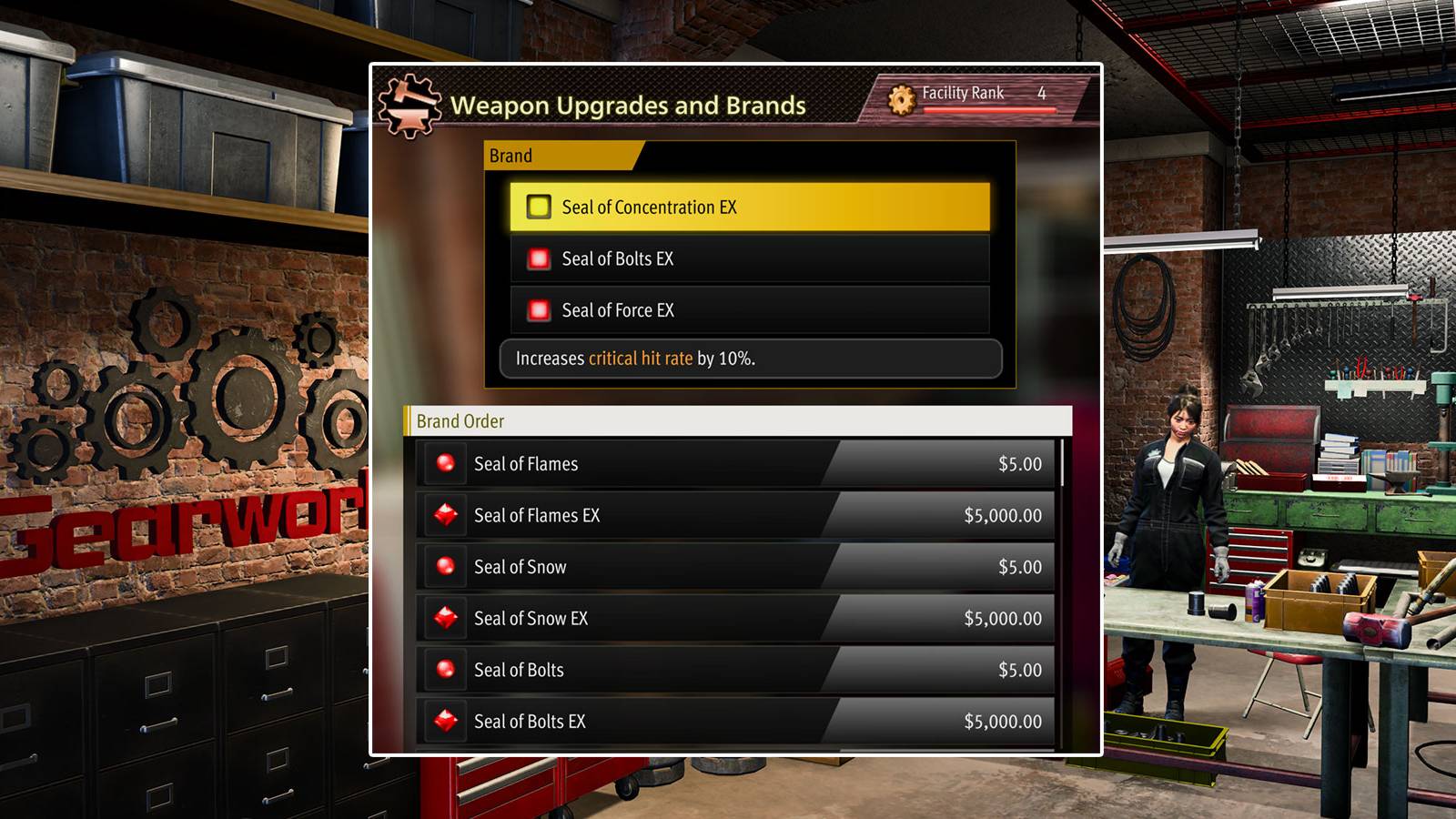Select the red orb icon beside Seal of Flames
The height and width of the screenshot is (819, 1456).
pos(445,463)
